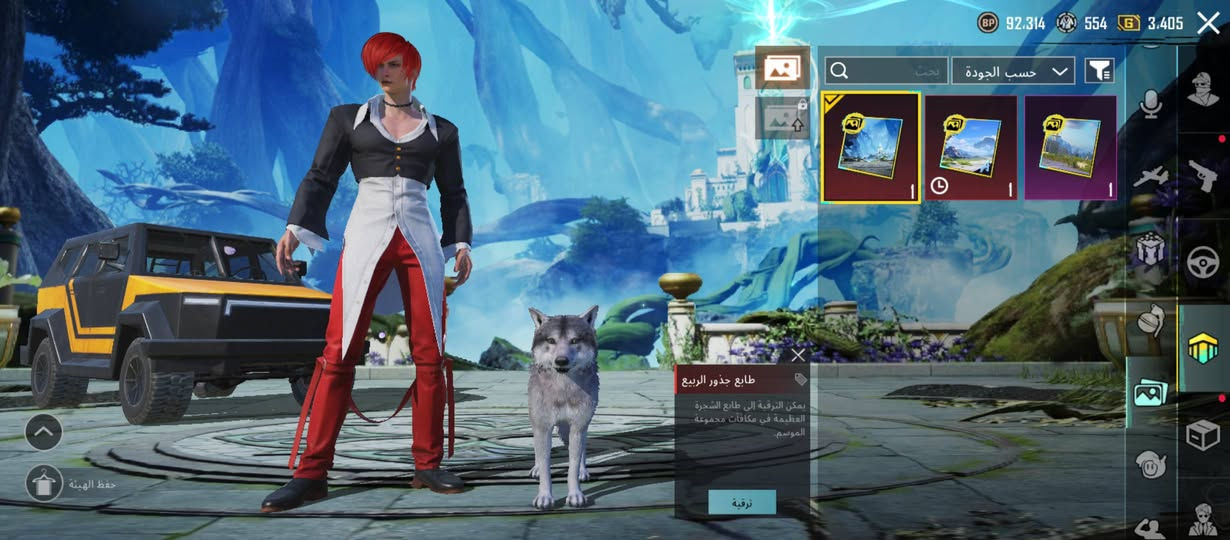Save the current outfit with the hanger button
Image resolution: width=1230 pixels, height=540 pixels.
click(x=44, y=484)
